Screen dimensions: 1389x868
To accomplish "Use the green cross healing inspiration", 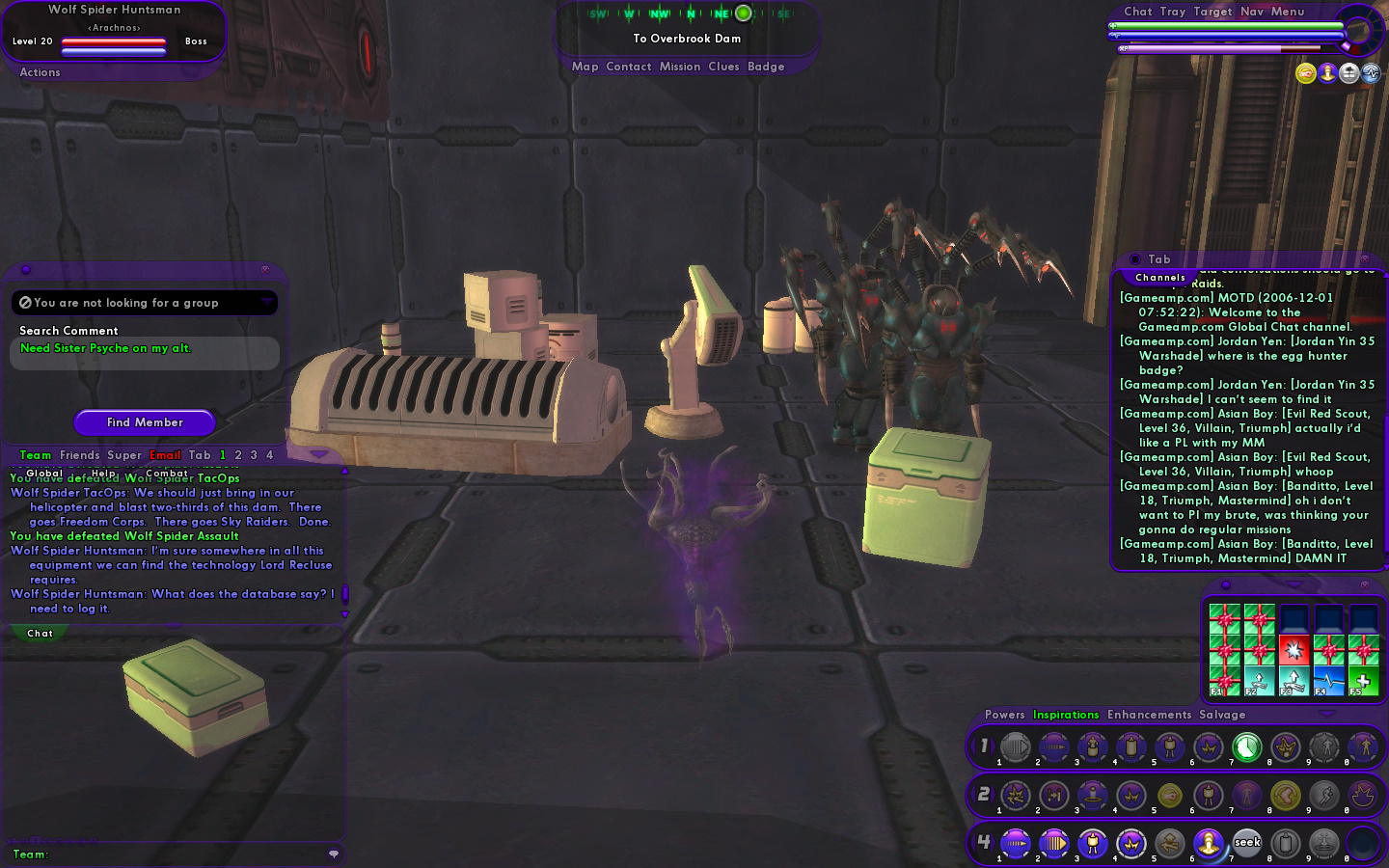I will (1363, 681).
